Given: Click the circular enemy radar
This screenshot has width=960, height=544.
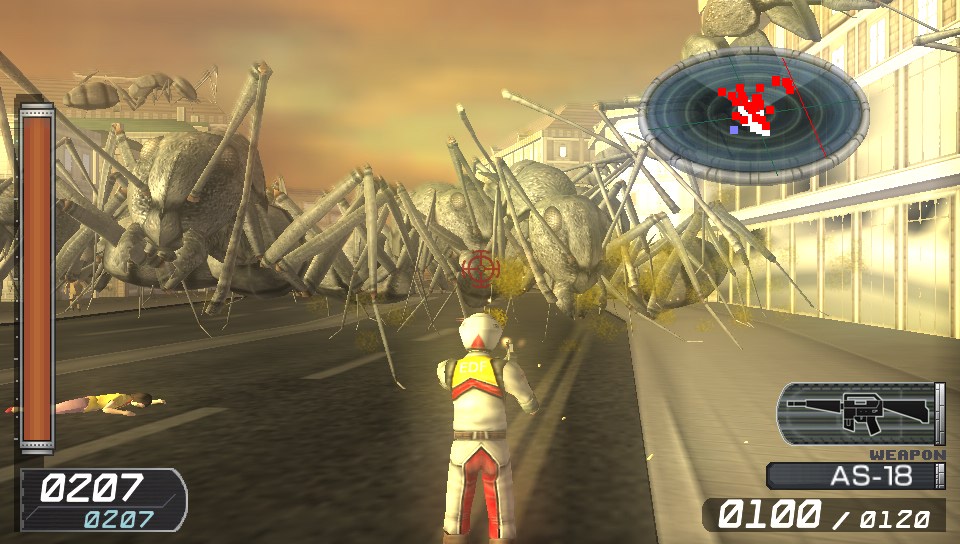Looking at the screenshot, I should 754,116.
